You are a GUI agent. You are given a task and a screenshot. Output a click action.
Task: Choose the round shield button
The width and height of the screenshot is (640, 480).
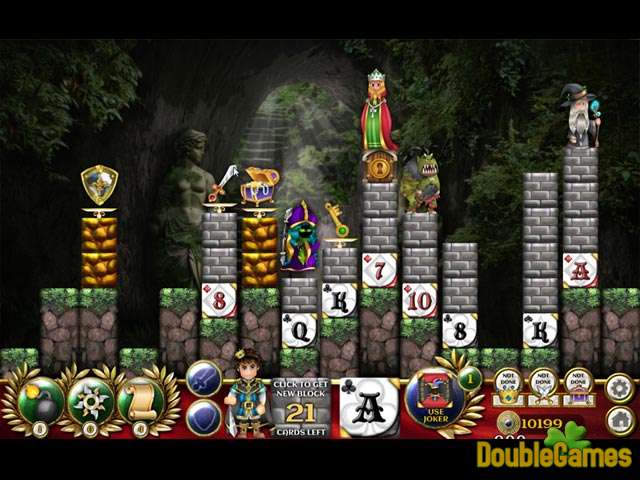point(203,417)
